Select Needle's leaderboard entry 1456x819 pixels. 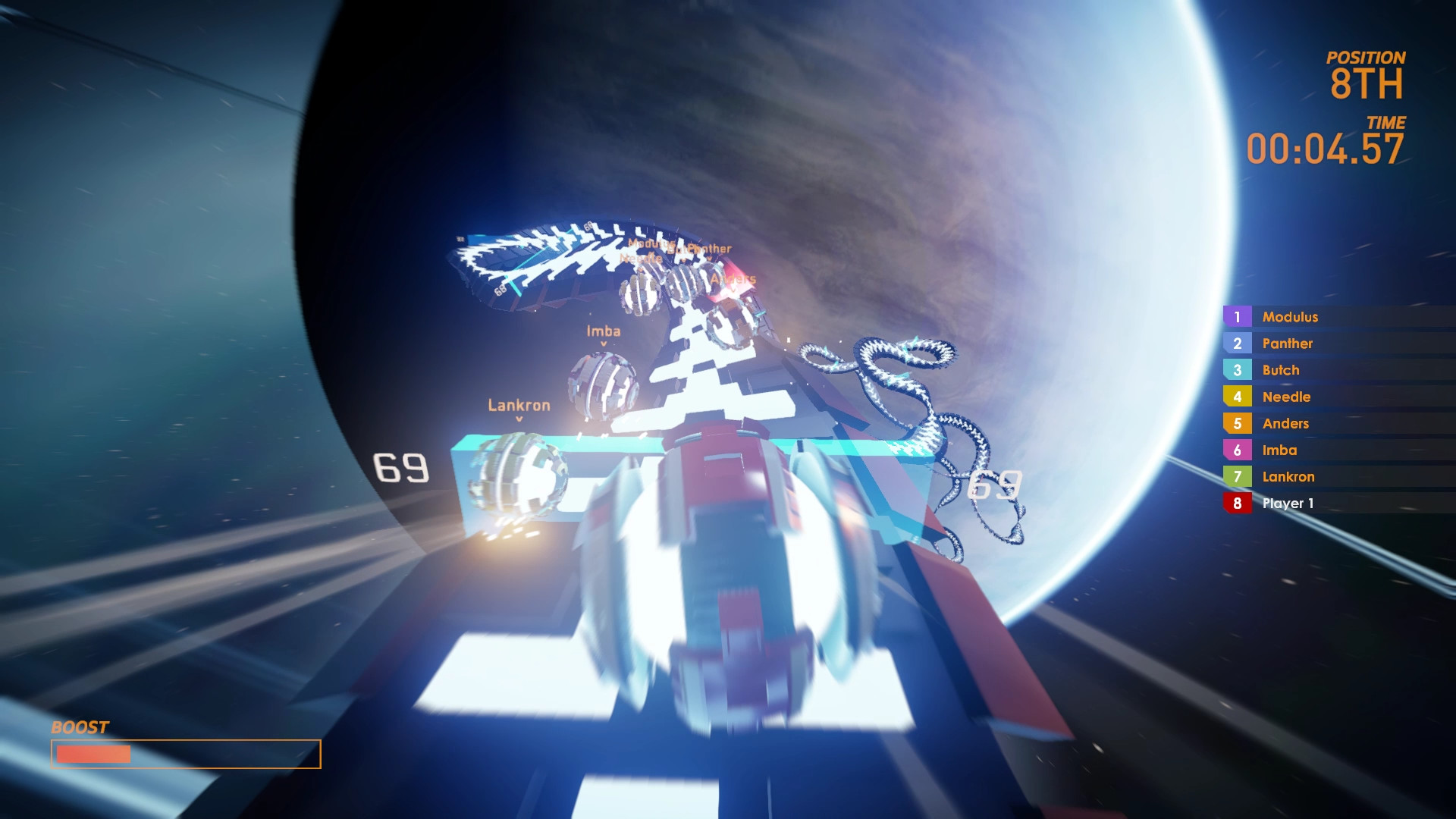1285,397
